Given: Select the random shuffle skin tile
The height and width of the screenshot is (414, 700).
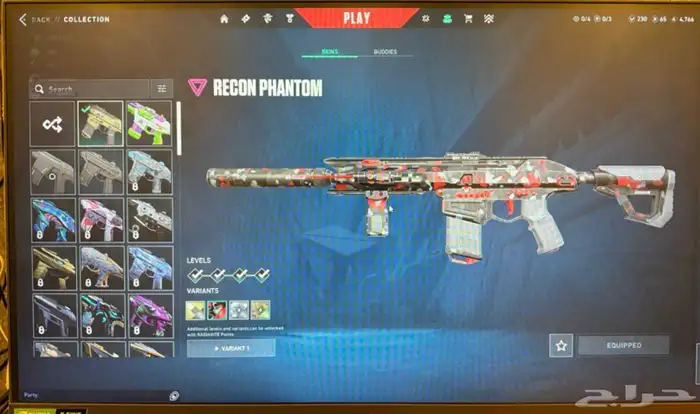Looking at the screenshot, I should (52, 124).
